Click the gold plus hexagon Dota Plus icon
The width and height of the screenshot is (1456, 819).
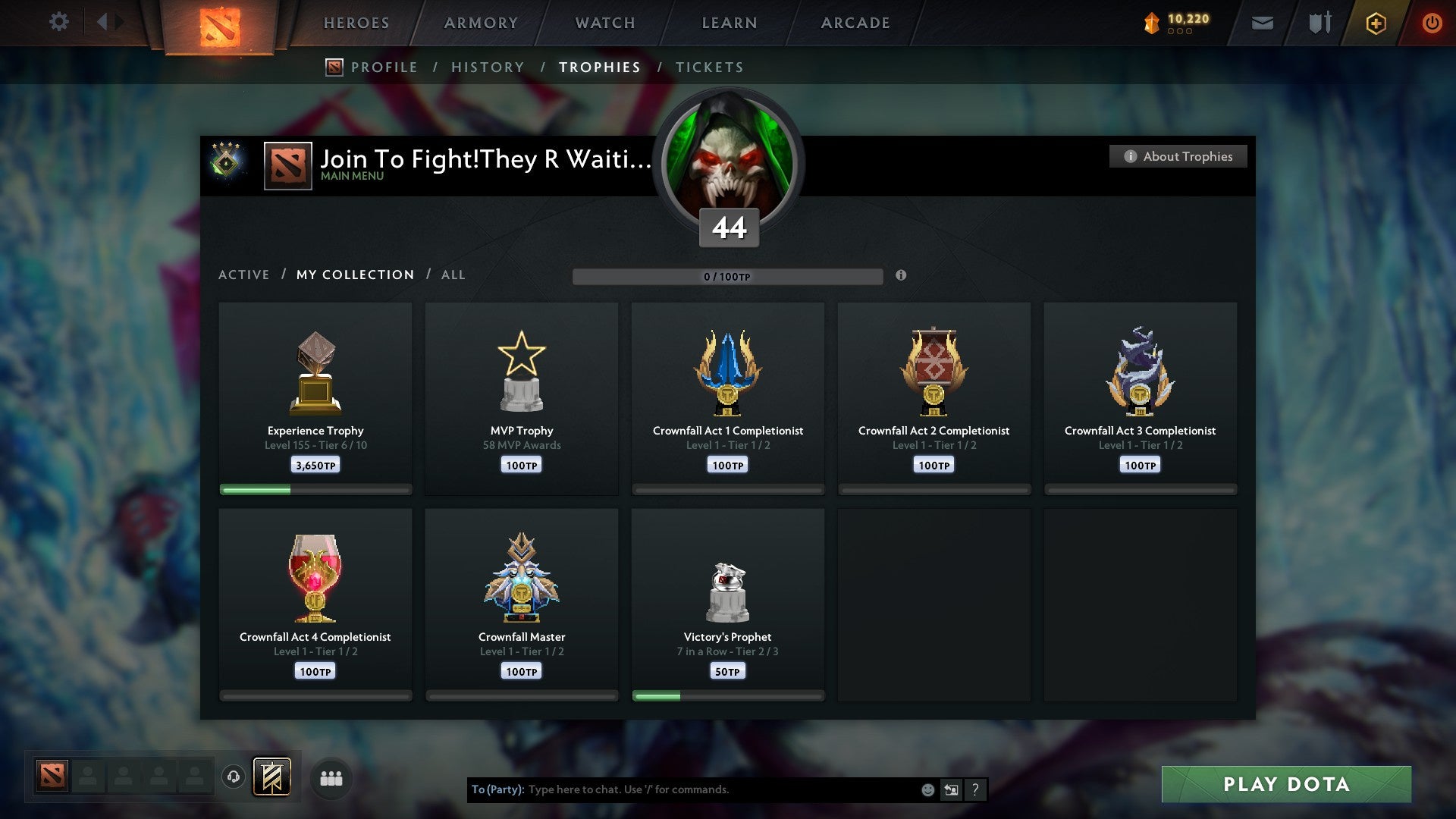(x=1375, y=23)
